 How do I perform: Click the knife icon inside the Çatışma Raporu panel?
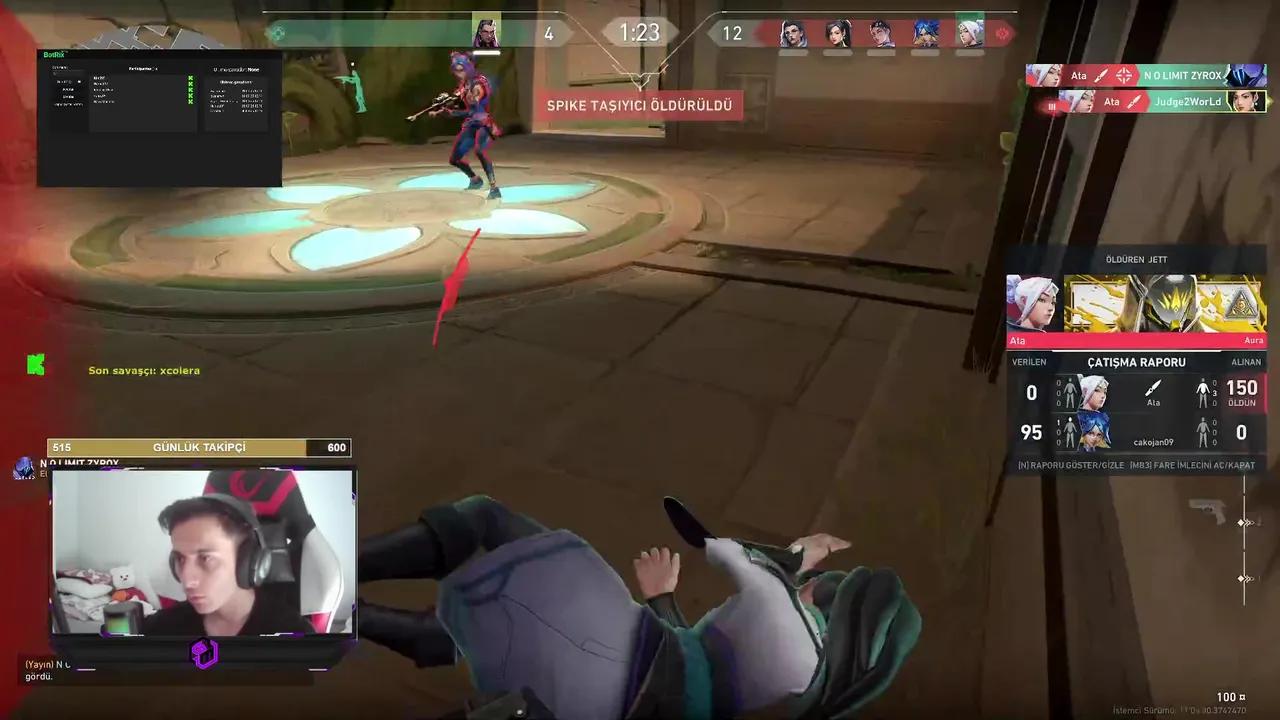coord(1152,388)
